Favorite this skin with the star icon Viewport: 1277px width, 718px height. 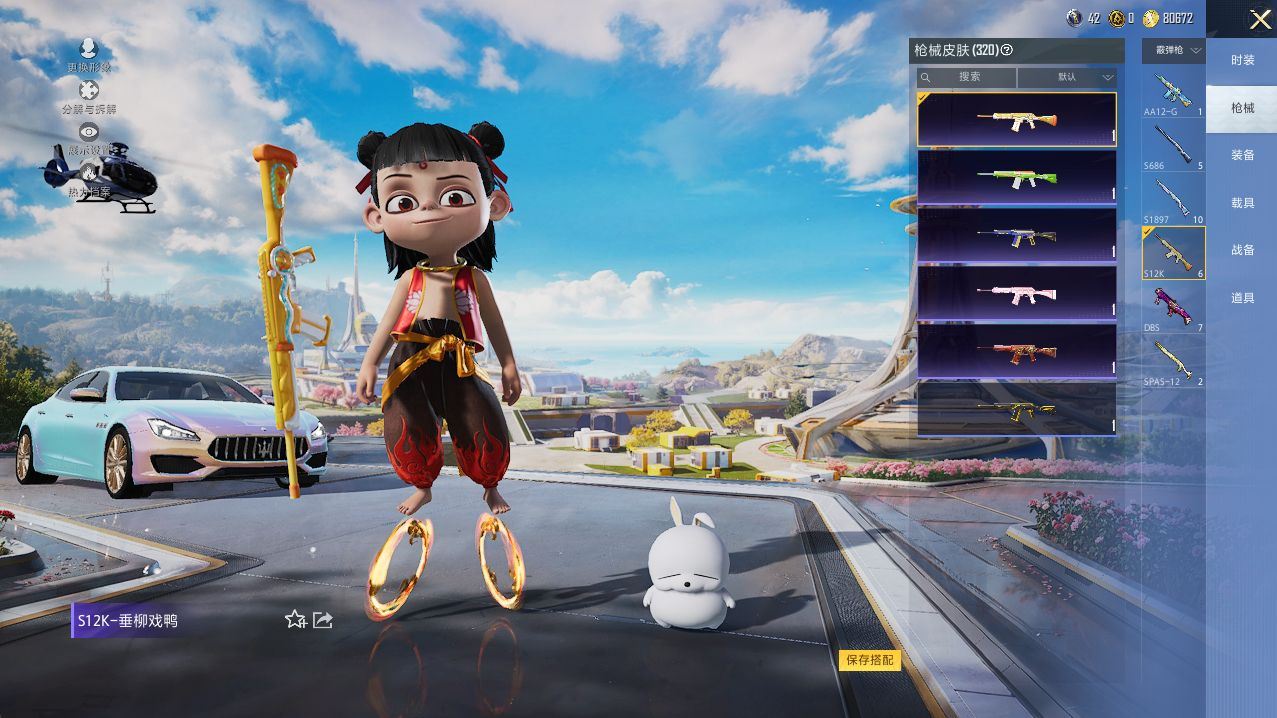click(x=295, y=620)
